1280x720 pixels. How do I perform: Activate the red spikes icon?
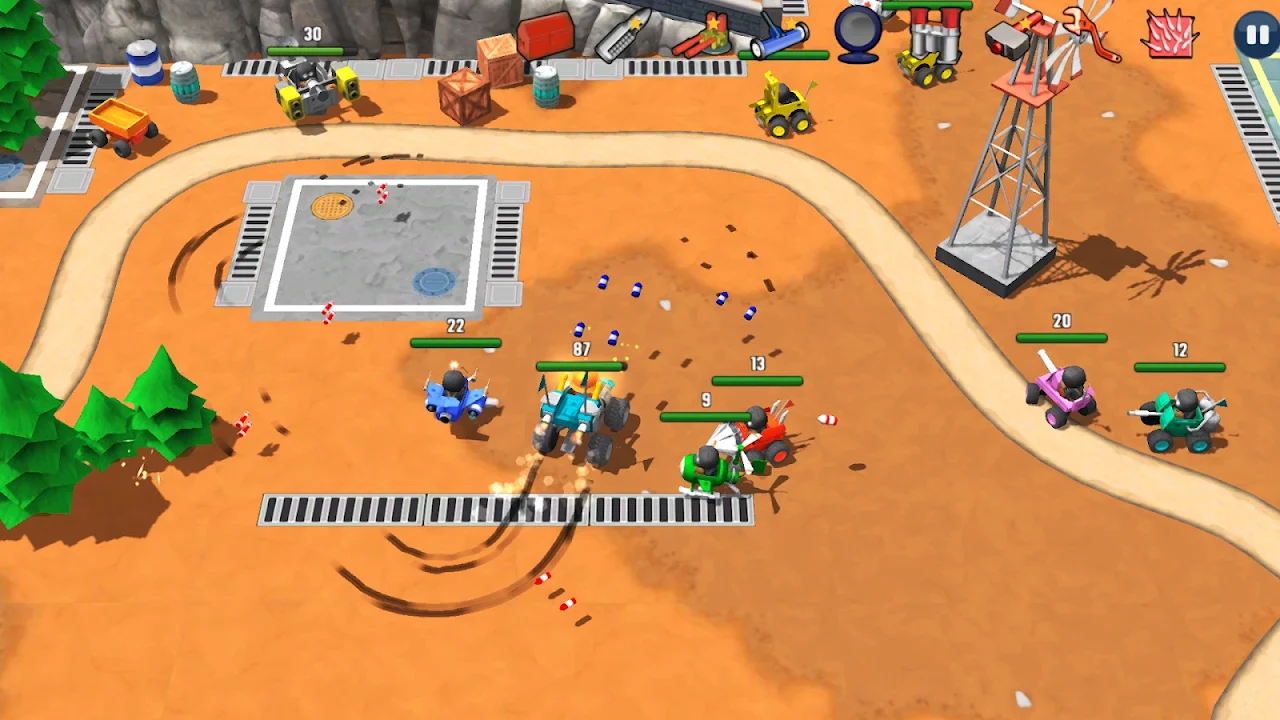pyautogui.click(x=1167, y=35)
